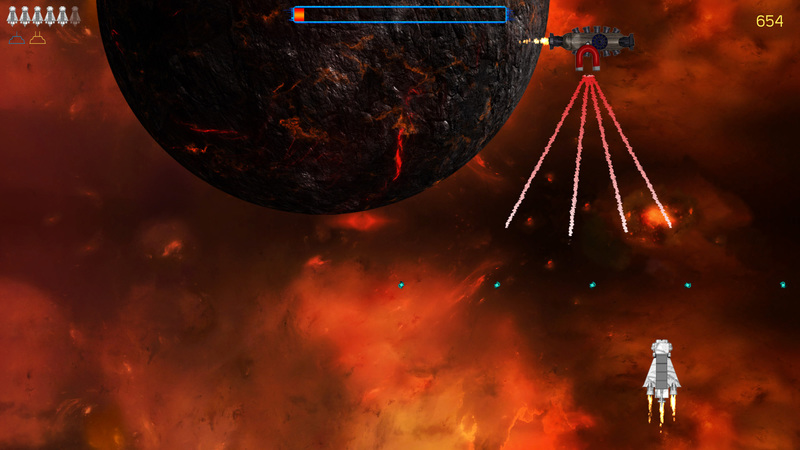Select the blue single-cannon weapon icon

(x=16, y=39)
